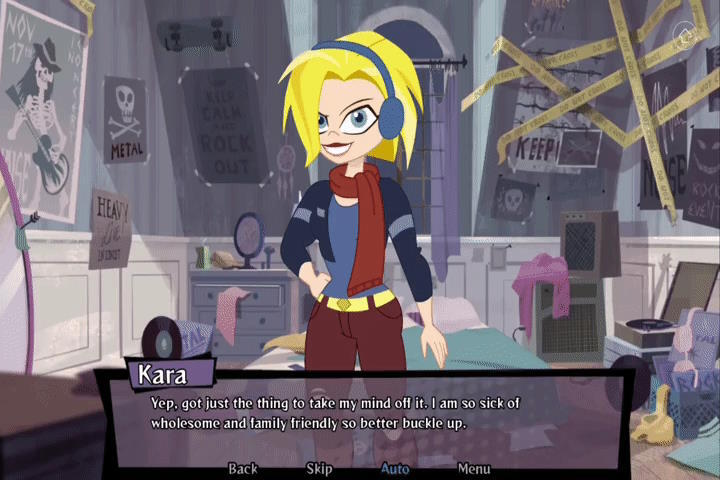Open the game Menu
Viewport: 720px width, 480px height.
click(474, 468)
